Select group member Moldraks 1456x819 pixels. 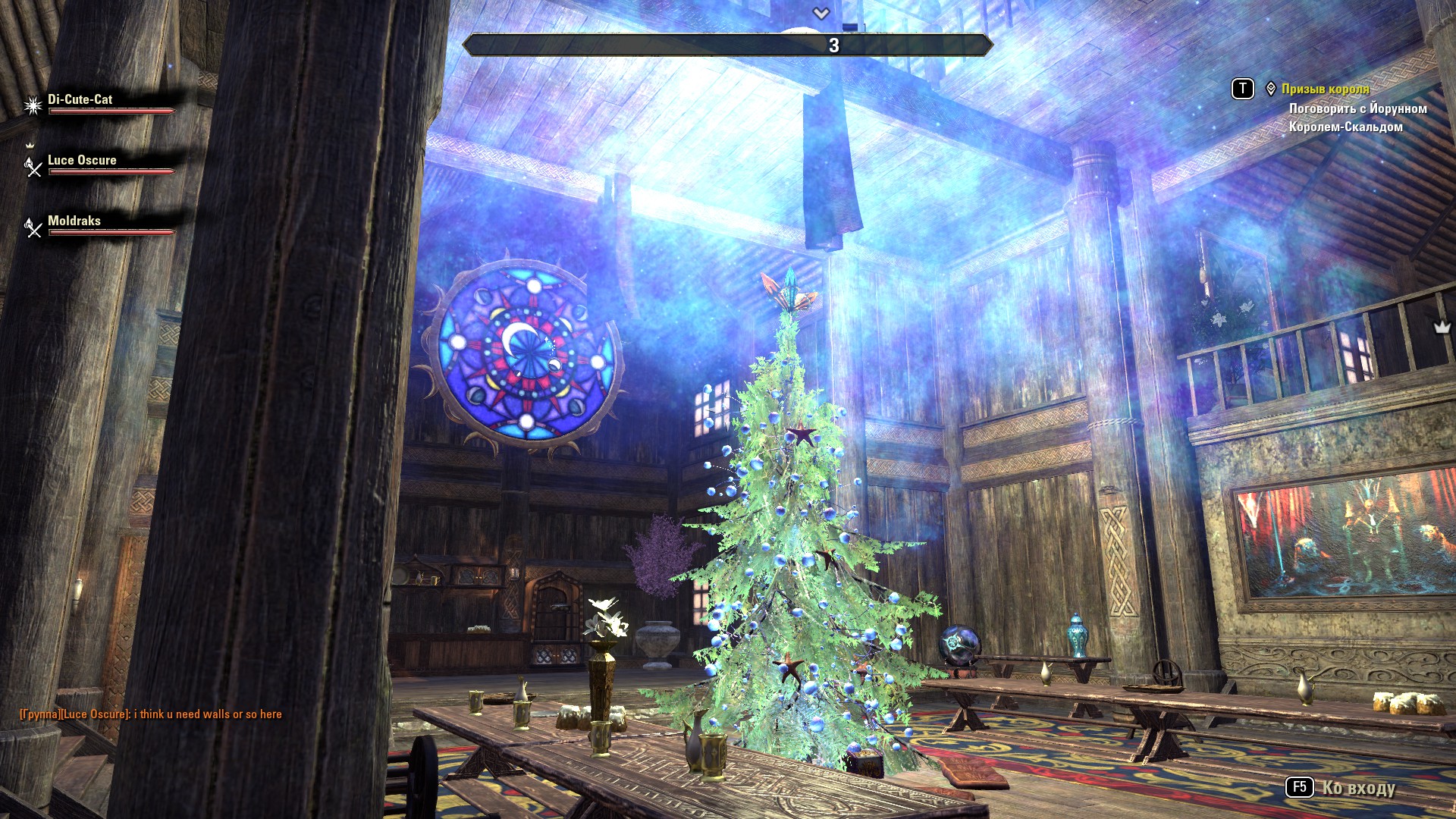tap(74, 221)
